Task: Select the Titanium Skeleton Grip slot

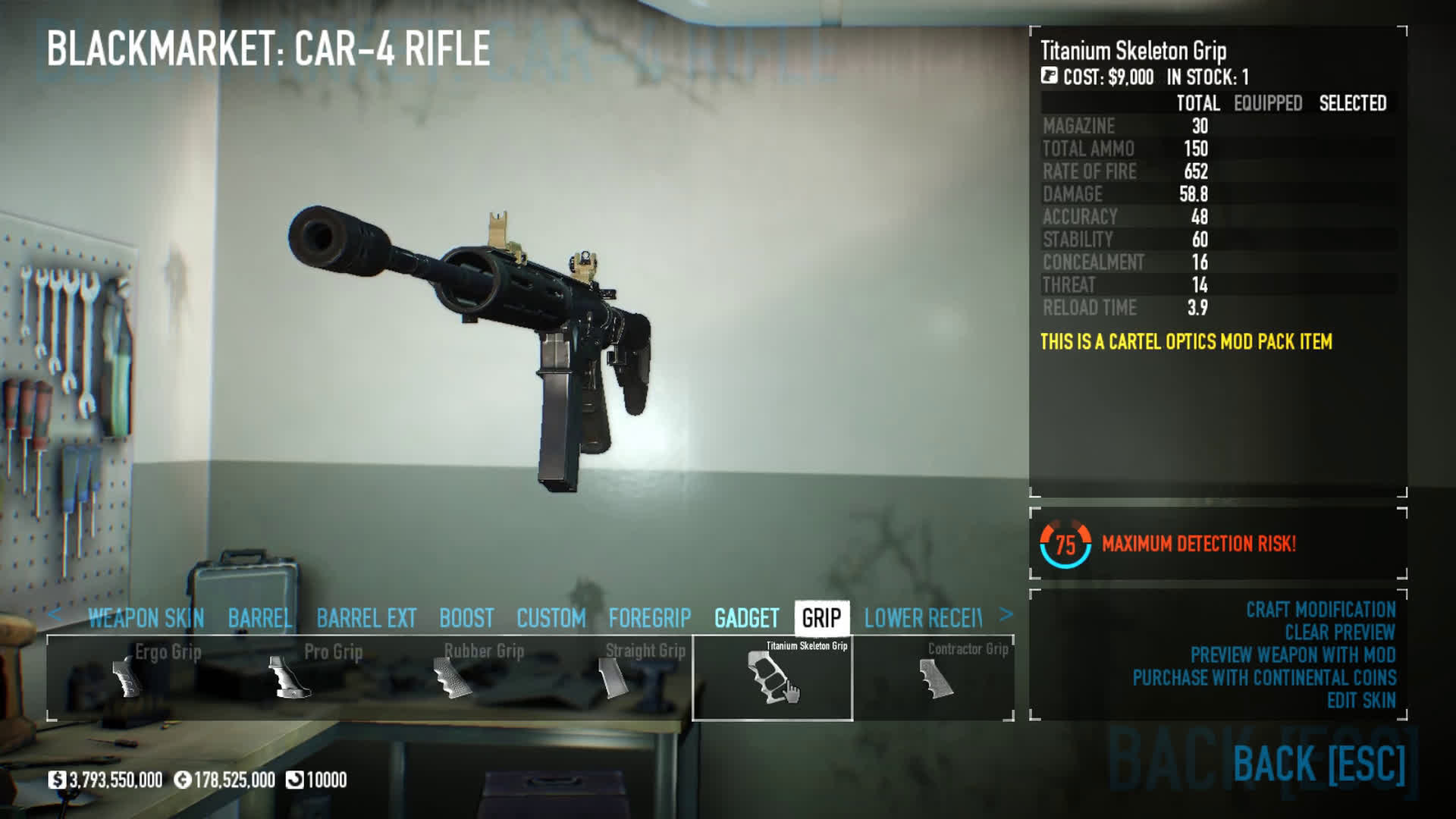Action: (772, 677)
